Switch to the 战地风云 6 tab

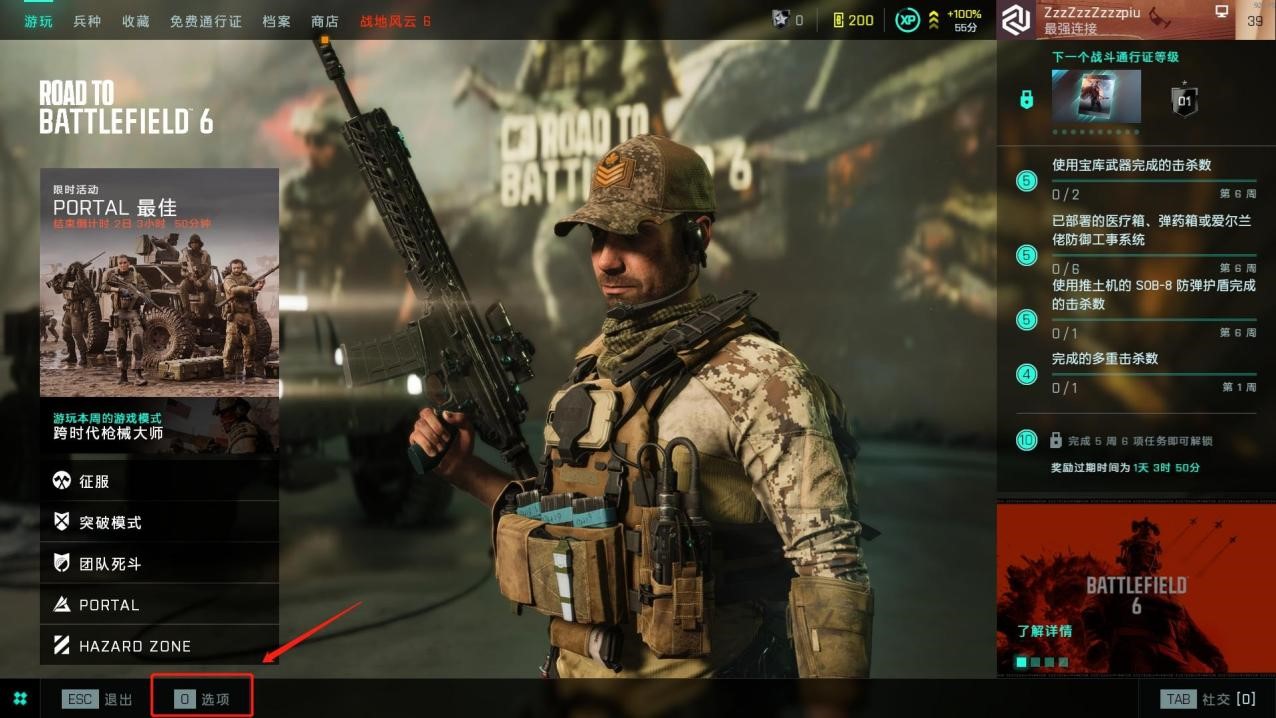[x=395, y=21]
